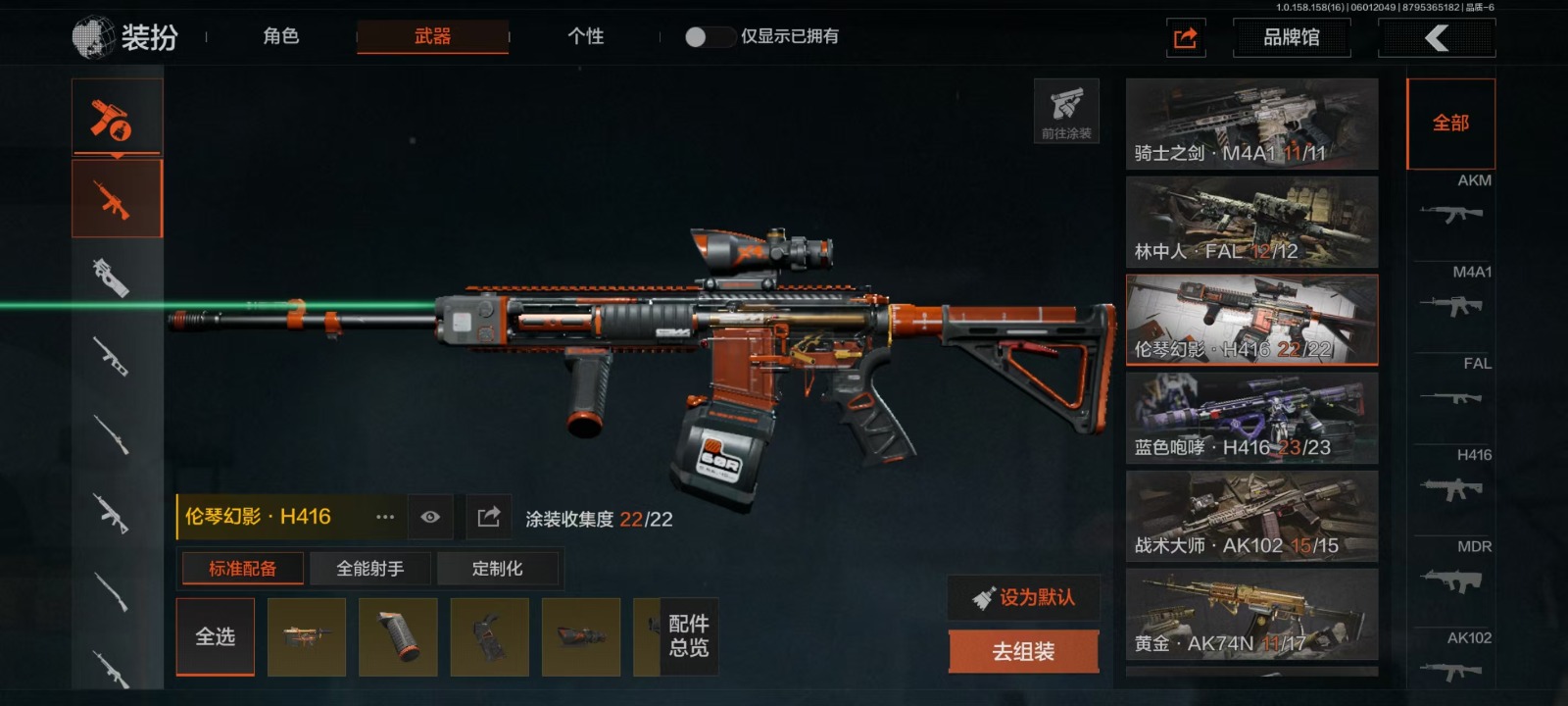
Task: Go back with the arrow button
Action: coord(1436,38)
